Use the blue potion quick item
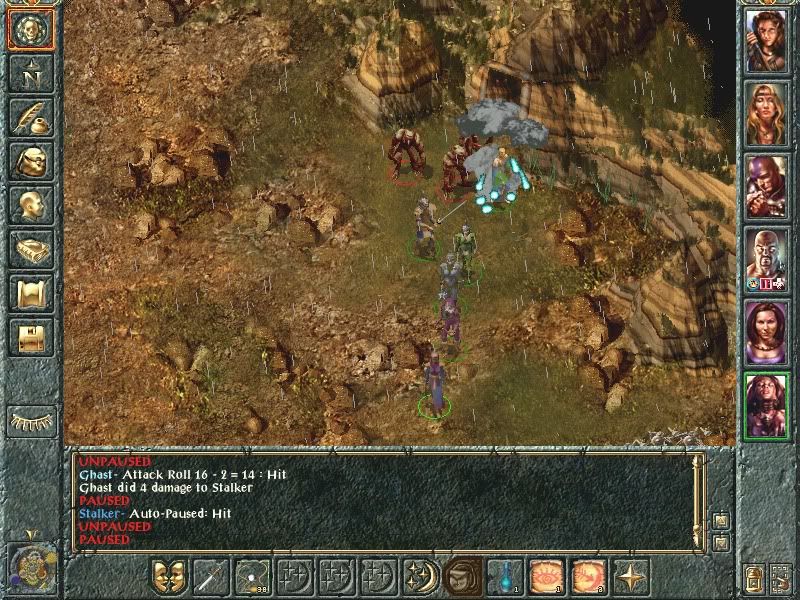The height and width of the screenshot is (600, 800). tap(503, 576)
